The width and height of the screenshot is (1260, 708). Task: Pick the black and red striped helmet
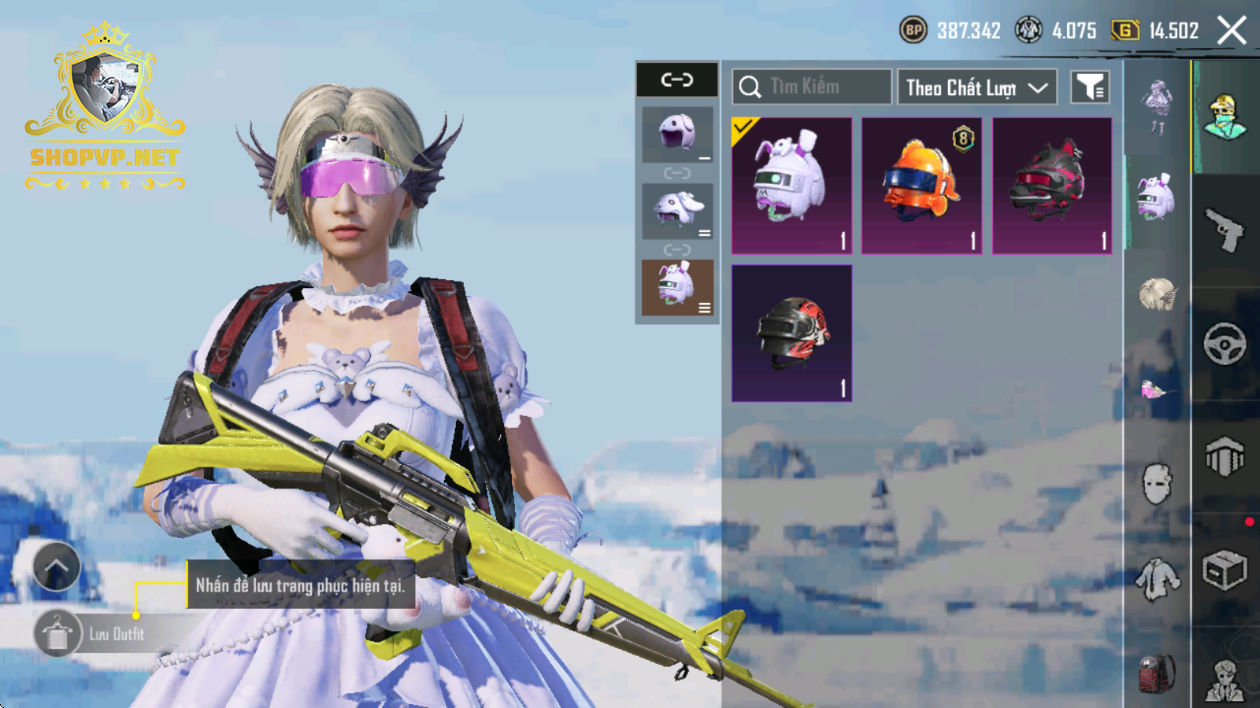pos(792,333)
